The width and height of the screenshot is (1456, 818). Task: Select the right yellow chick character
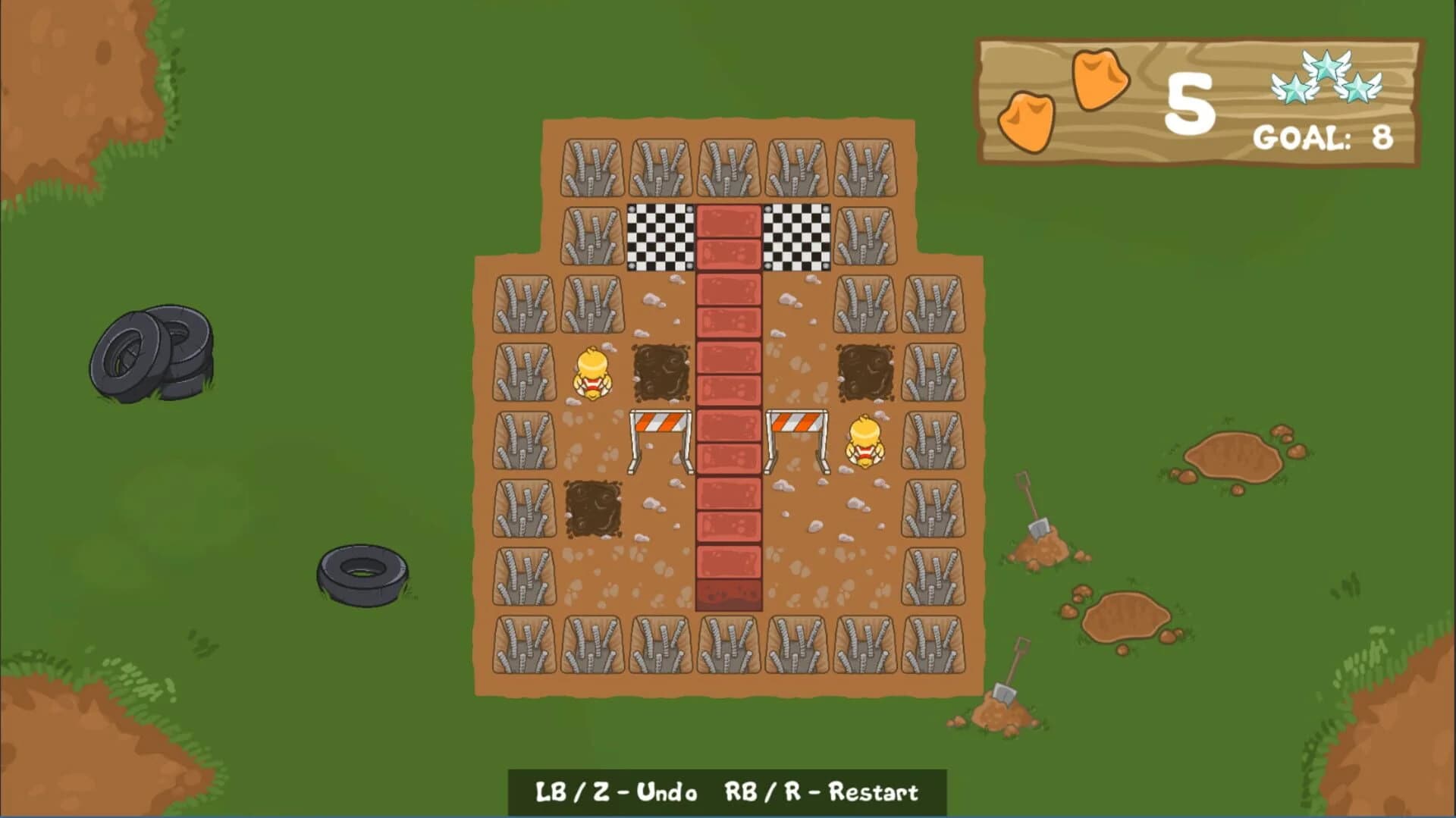point(864,441)
